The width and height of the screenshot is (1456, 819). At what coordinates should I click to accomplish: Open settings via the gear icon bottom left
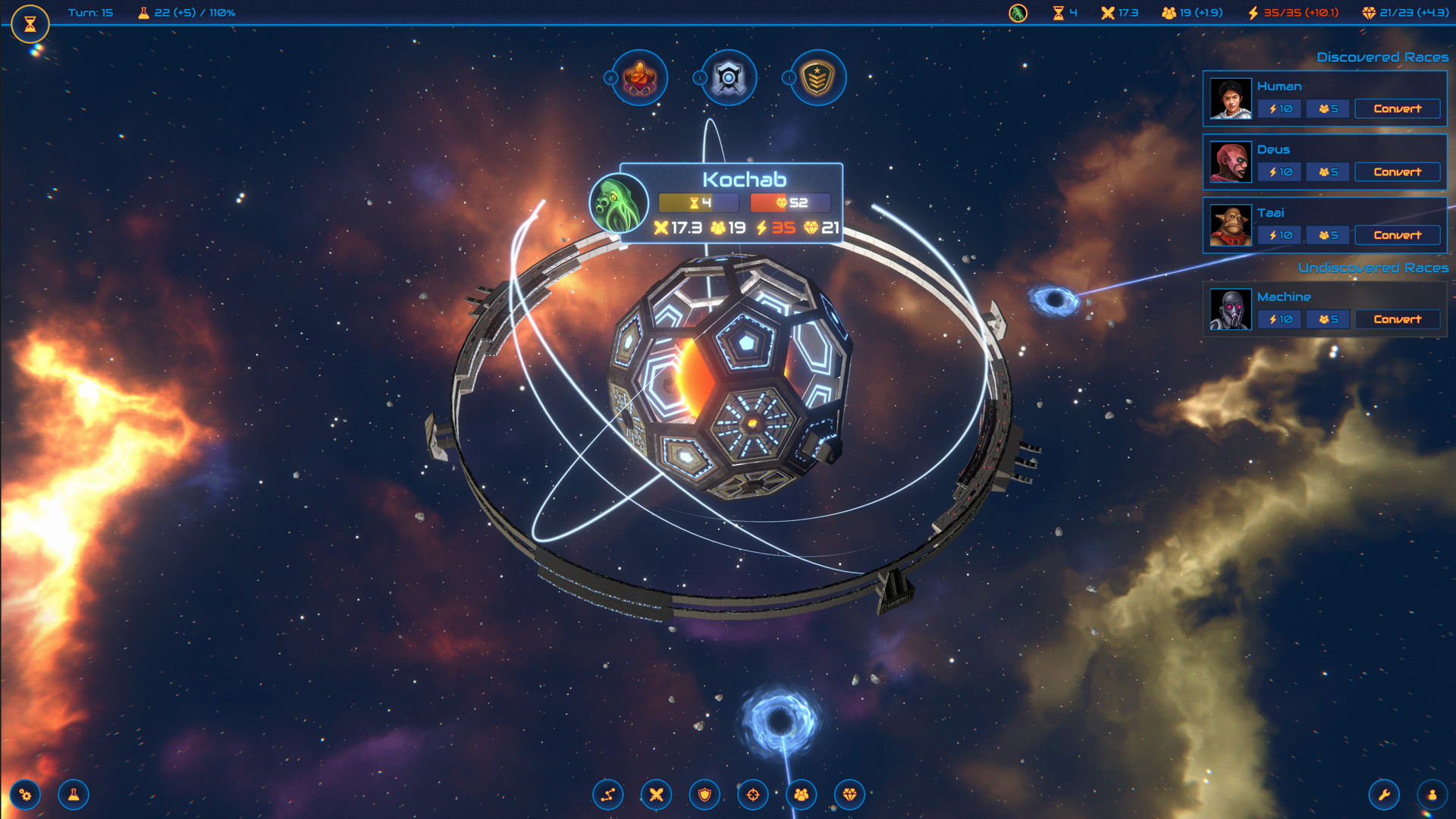pyautogui.click(x=25, y=795)
